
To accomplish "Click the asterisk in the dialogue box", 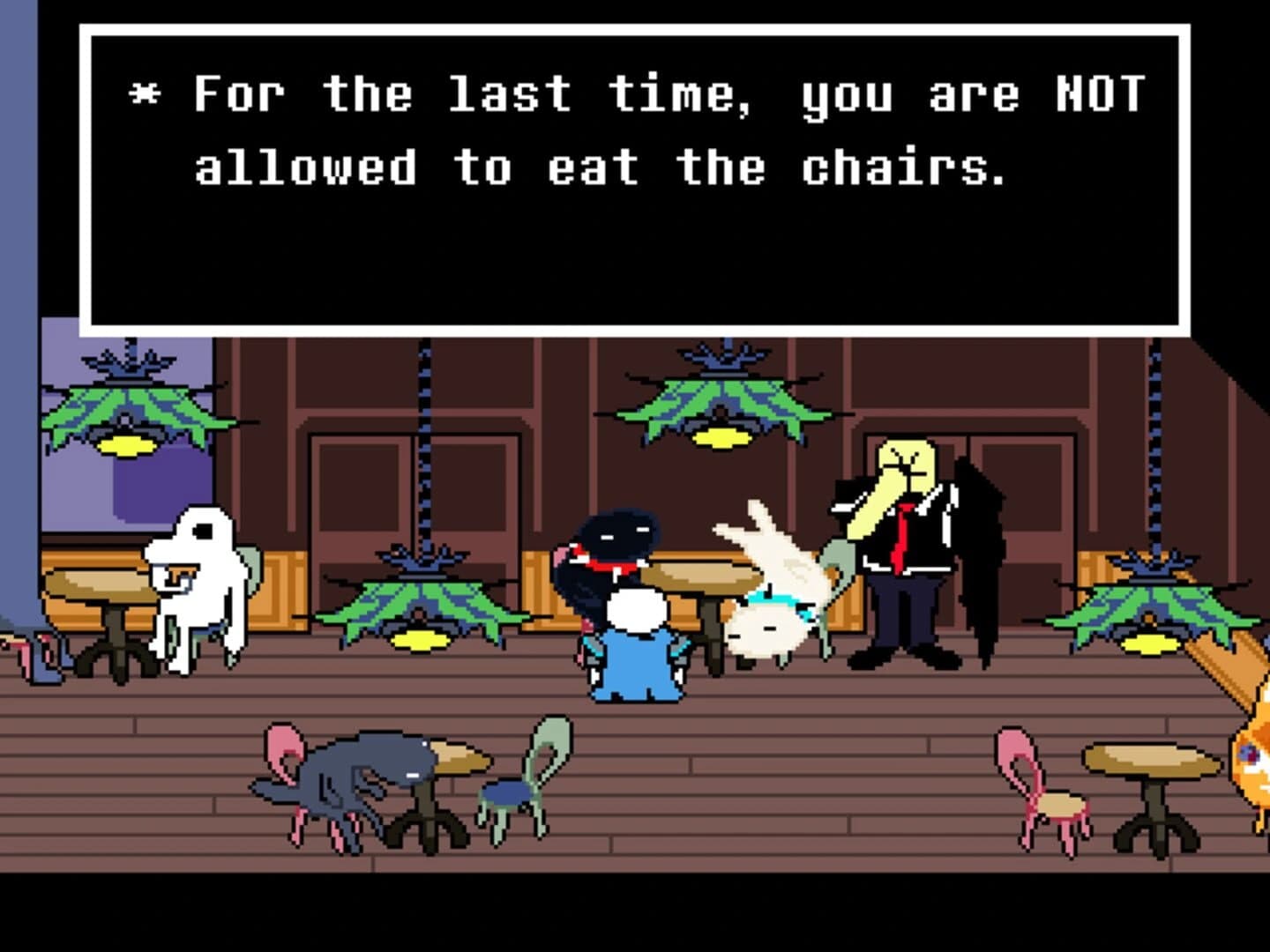I will pyautogui.click(x=144, y=91).
